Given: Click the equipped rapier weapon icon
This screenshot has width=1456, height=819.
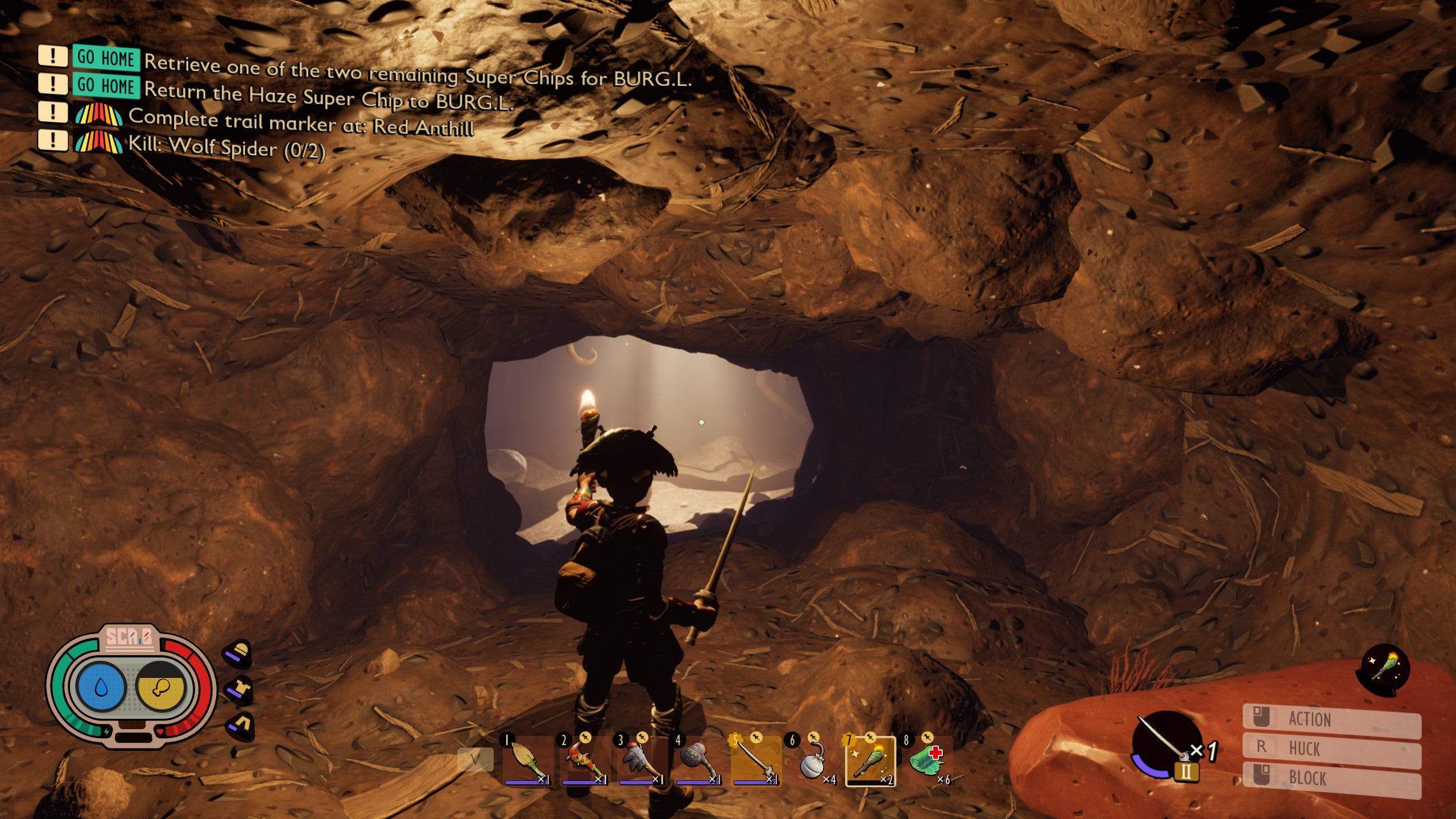Looking at the screenshot, I should [1166, 743].
